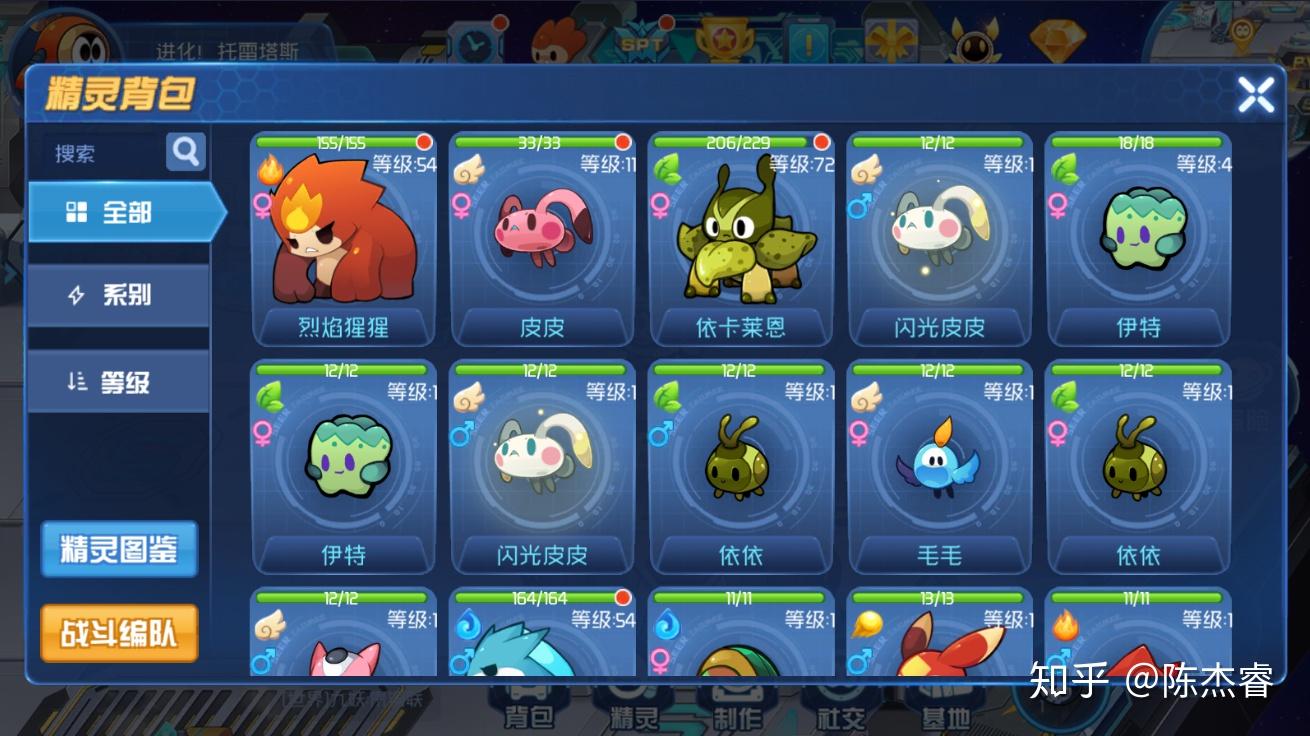Choose the level 11 皮皮 card
The width and height of the screenshot is (1310, 736).
click(x=542, y=240)
